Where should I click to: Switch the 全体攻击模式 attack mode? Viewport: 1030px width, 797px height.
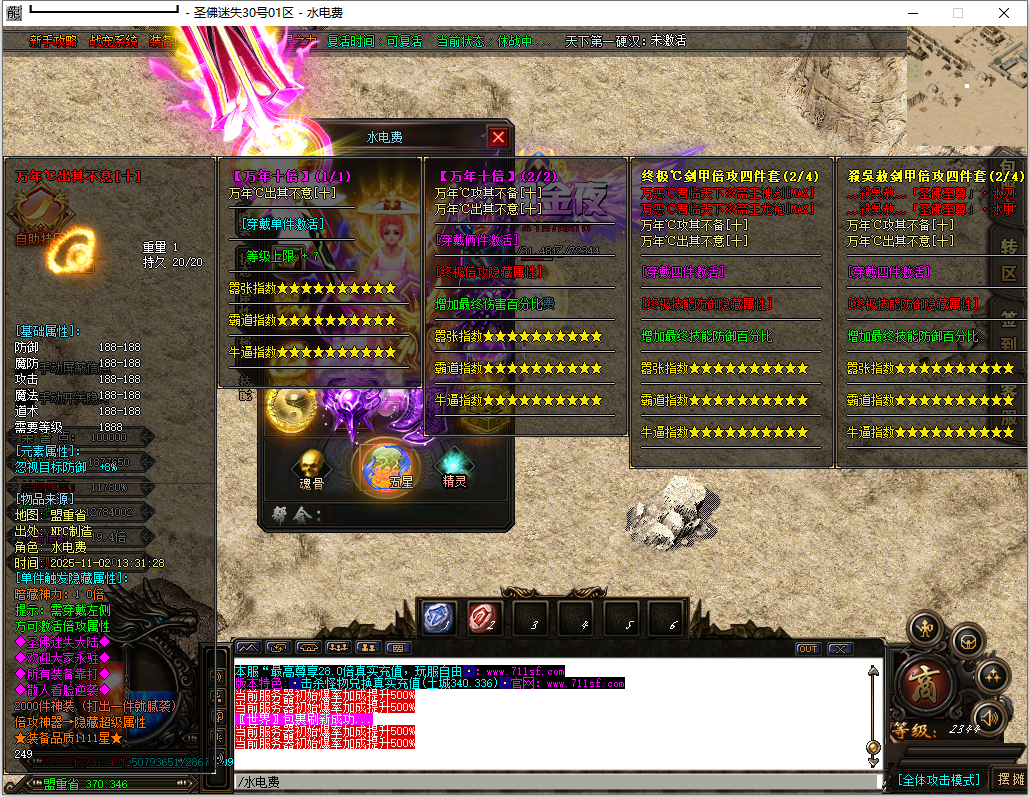point(937,780)
